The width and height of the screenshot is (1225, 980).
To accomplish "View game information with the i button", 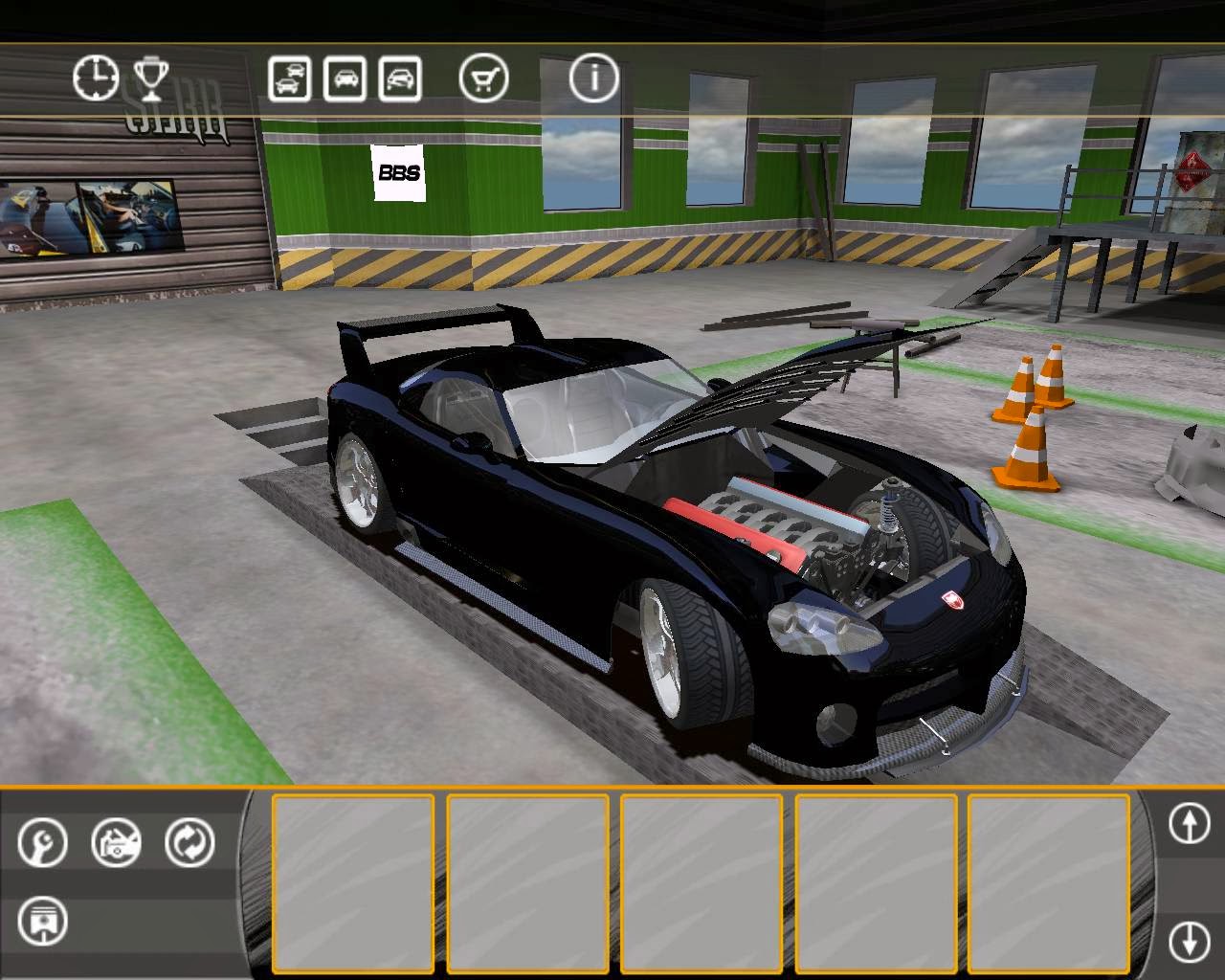I will coord(593,78).
